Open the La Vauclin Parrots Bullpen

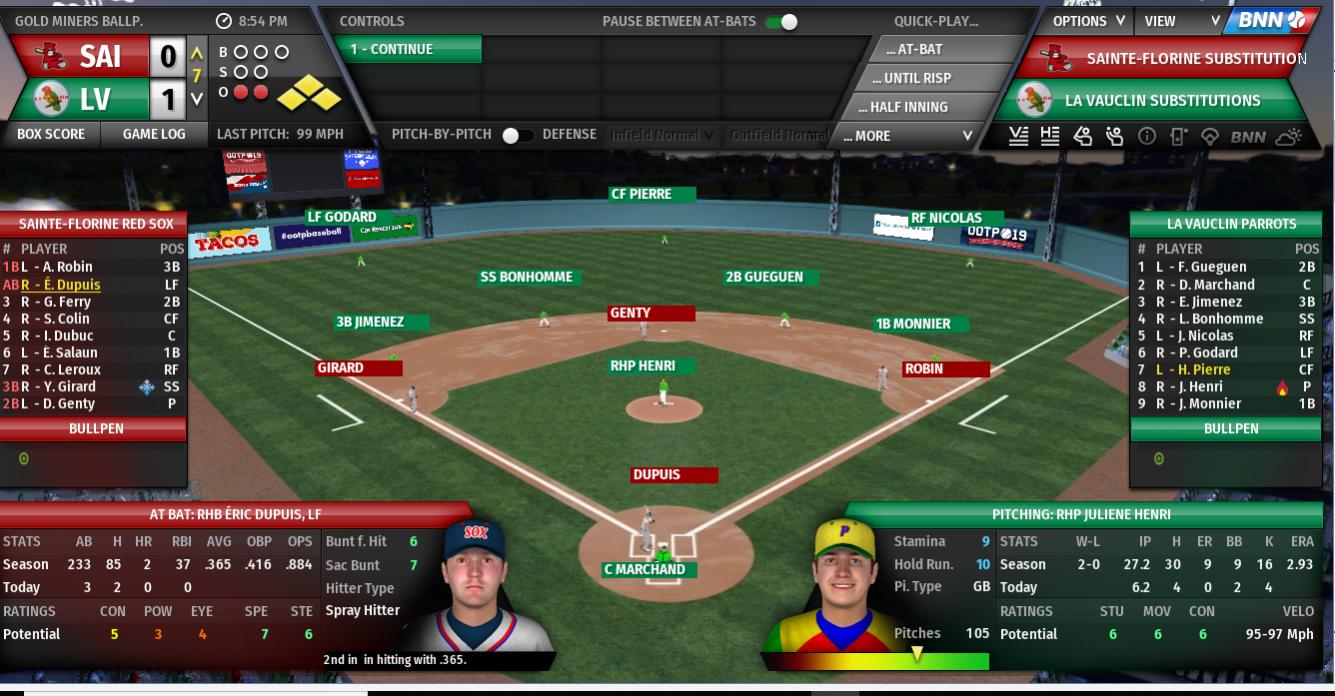click(1231, 428)
